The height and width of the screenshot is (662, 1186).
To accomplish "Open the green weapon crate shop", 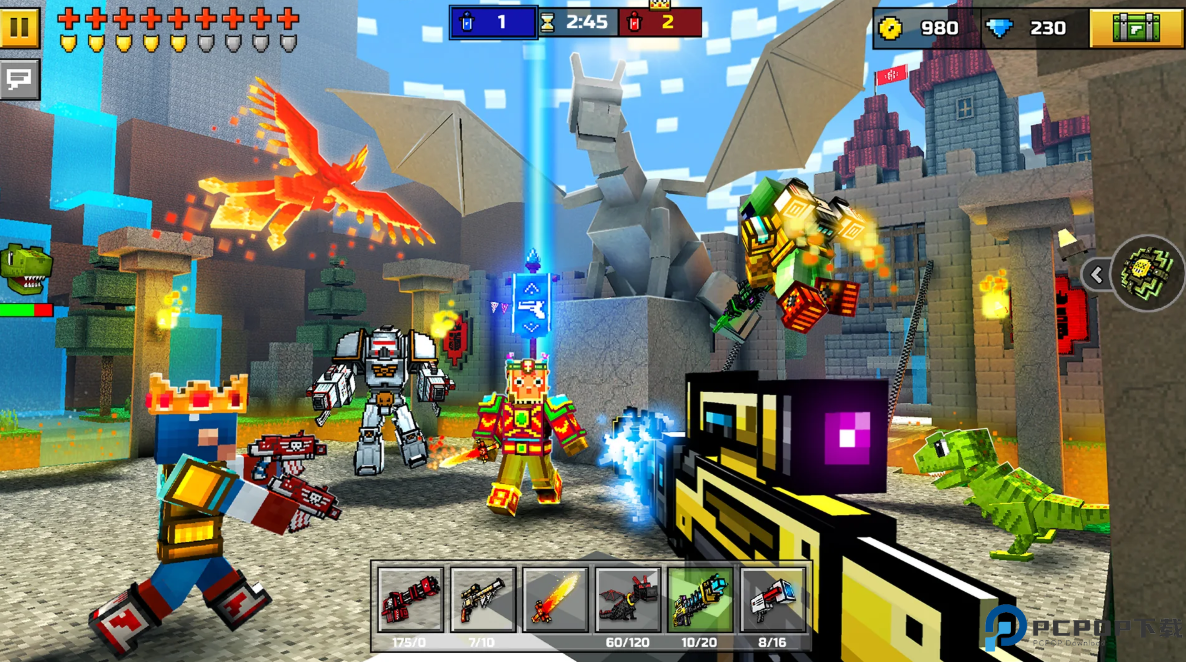I will [x=1137, y=28].
